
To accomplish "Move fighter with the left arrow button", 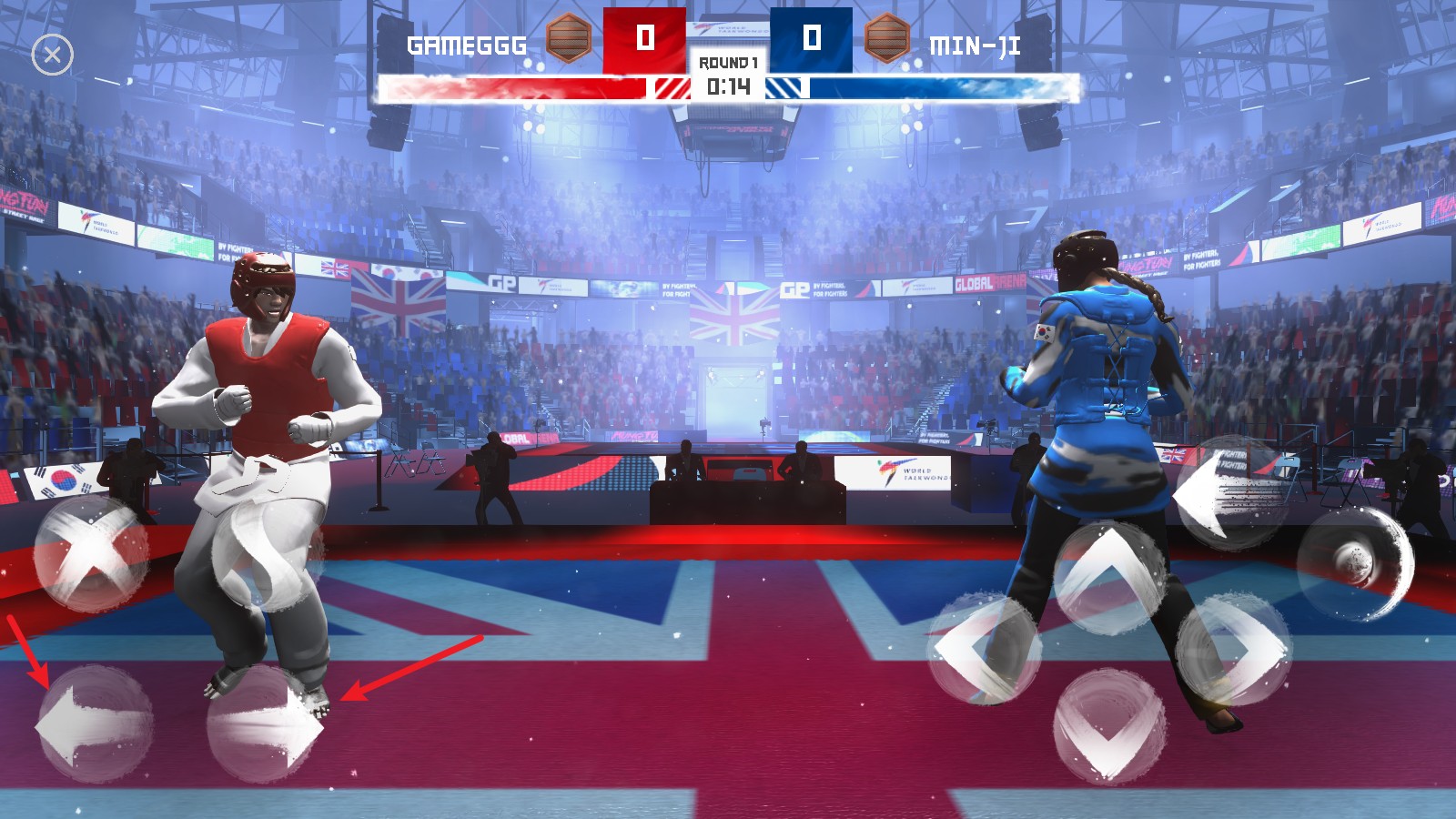I will tap(94, 725).
